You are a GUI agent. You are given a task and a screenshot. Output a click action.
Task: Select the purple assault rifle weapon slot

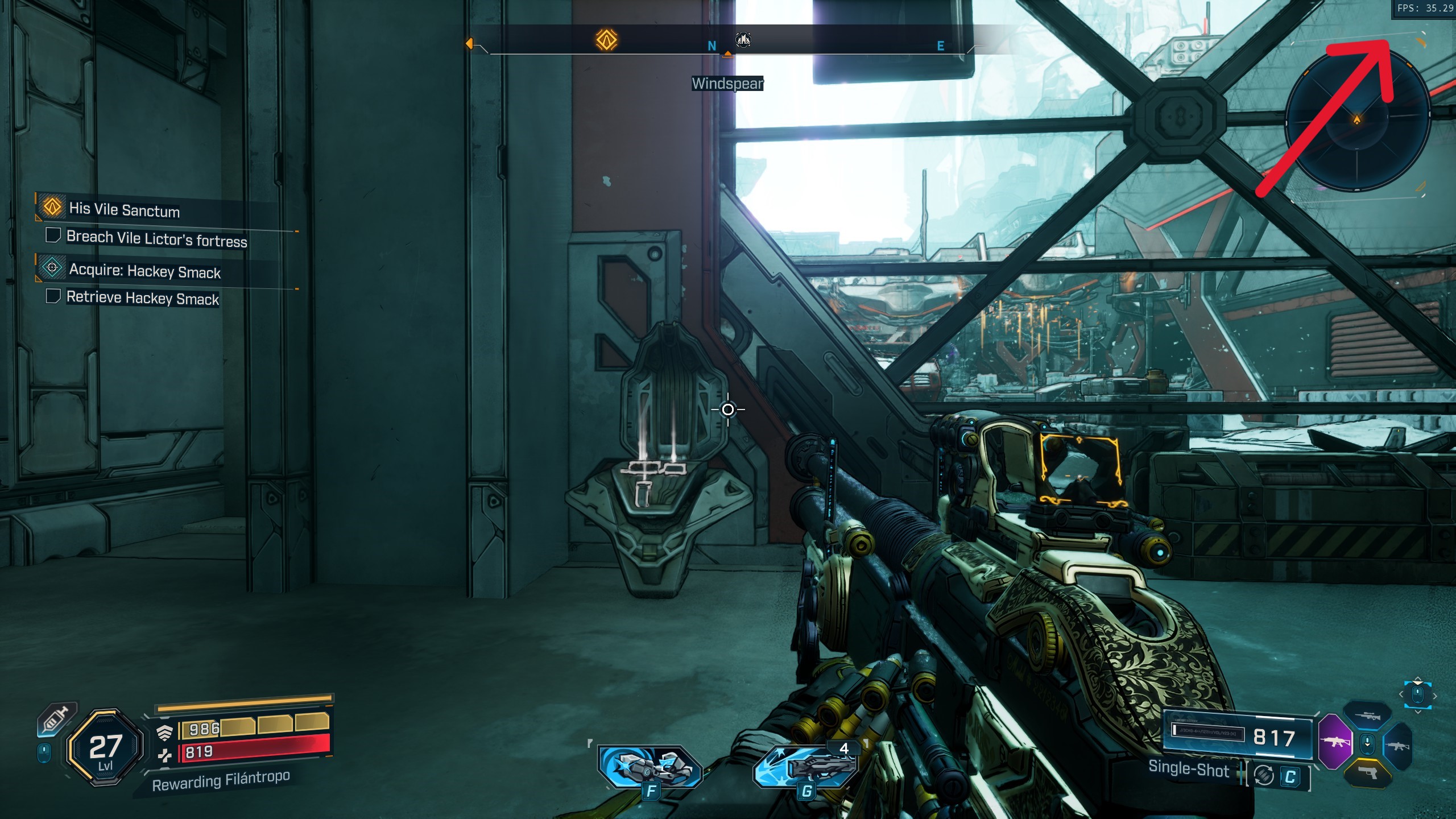[1334, 742]
